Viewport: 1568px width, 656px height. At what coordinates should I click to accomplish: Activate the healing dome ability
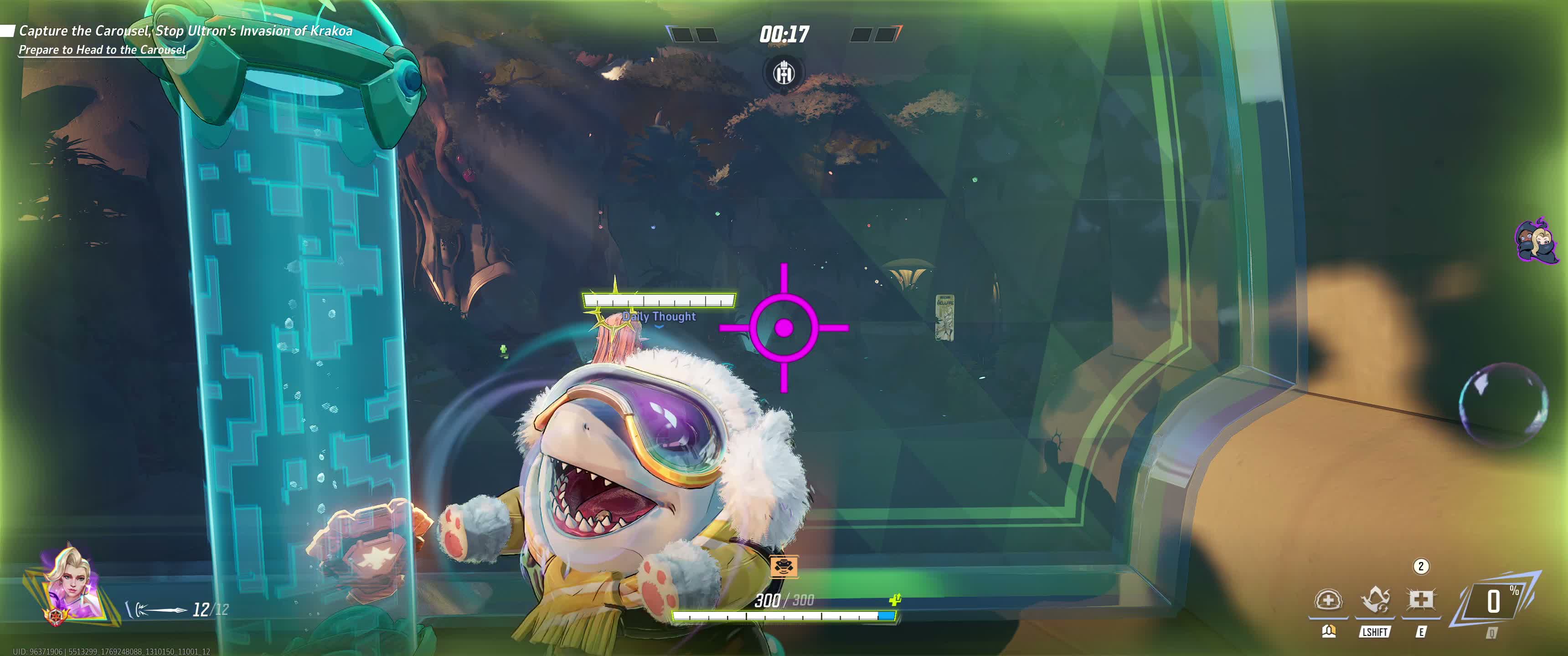[1328, 601]
